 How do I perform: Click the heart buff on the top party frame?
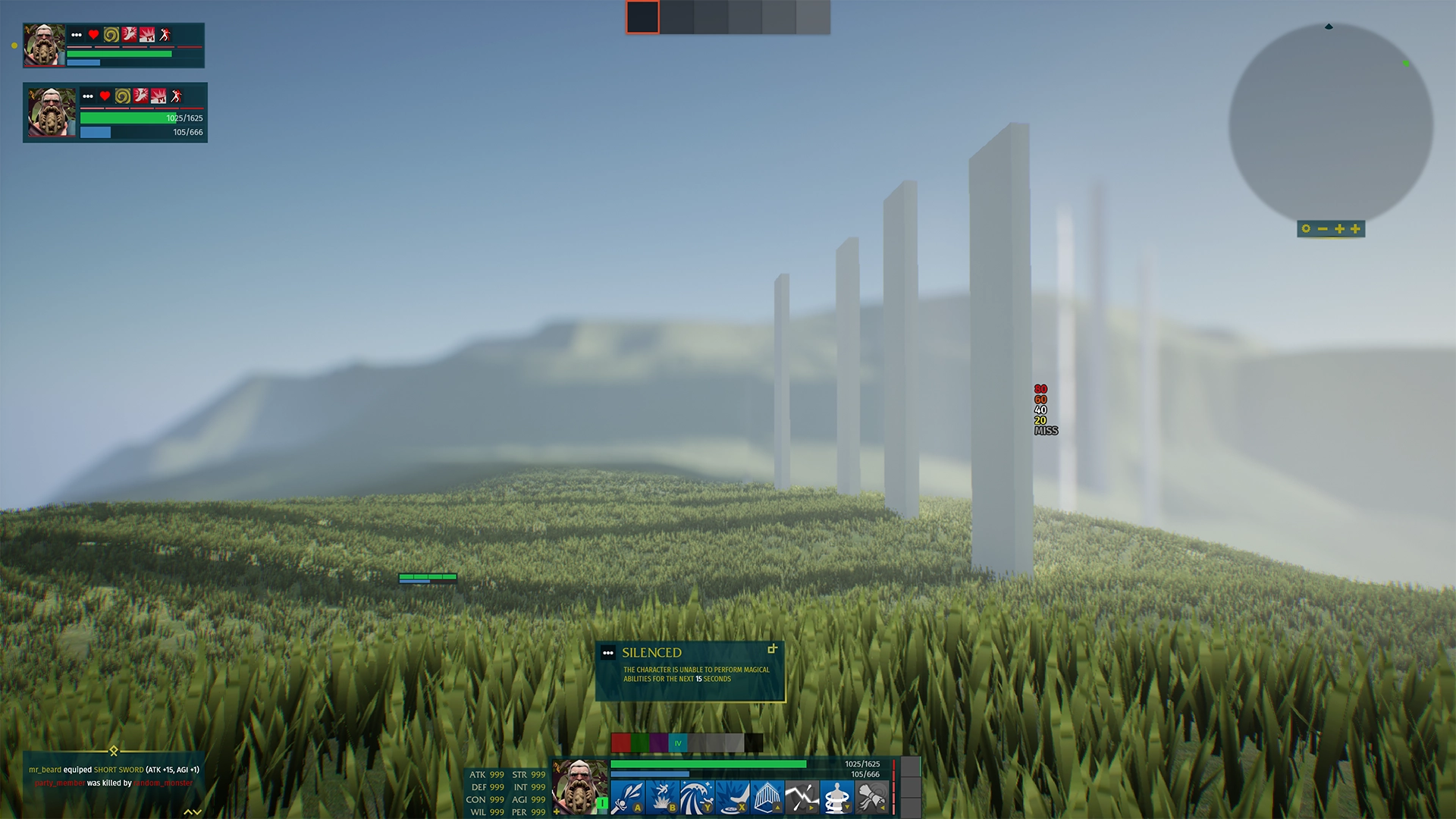93,35
